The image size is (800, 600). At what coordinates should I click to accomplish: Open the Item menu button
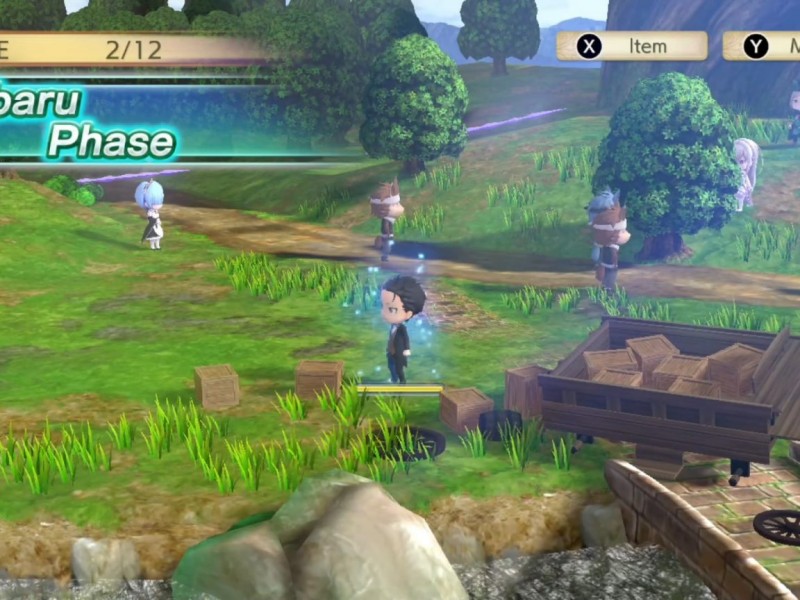[631, 46]
